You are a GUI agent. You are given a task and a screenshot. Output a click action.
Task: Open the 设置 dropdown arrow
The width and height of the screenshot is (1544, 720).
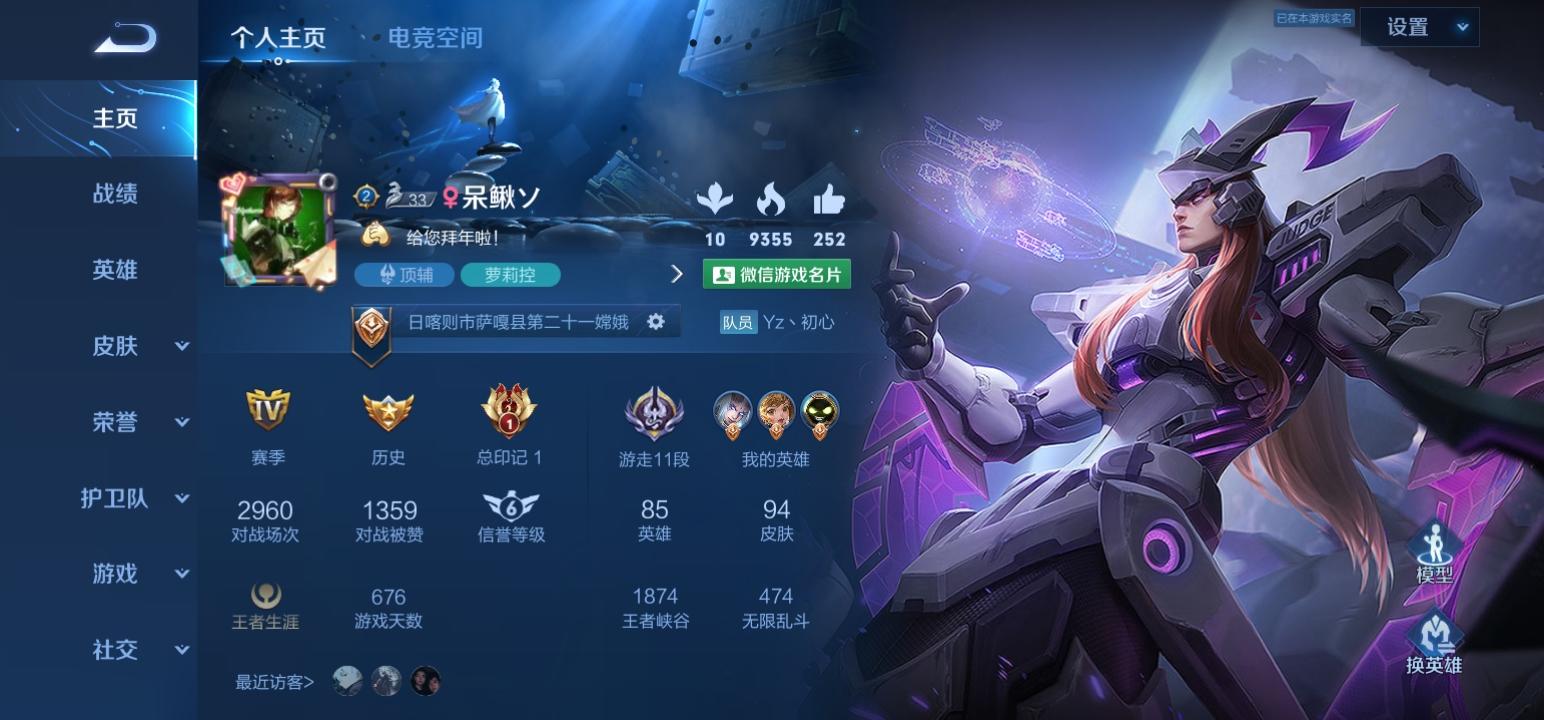tap(1463, 27)
